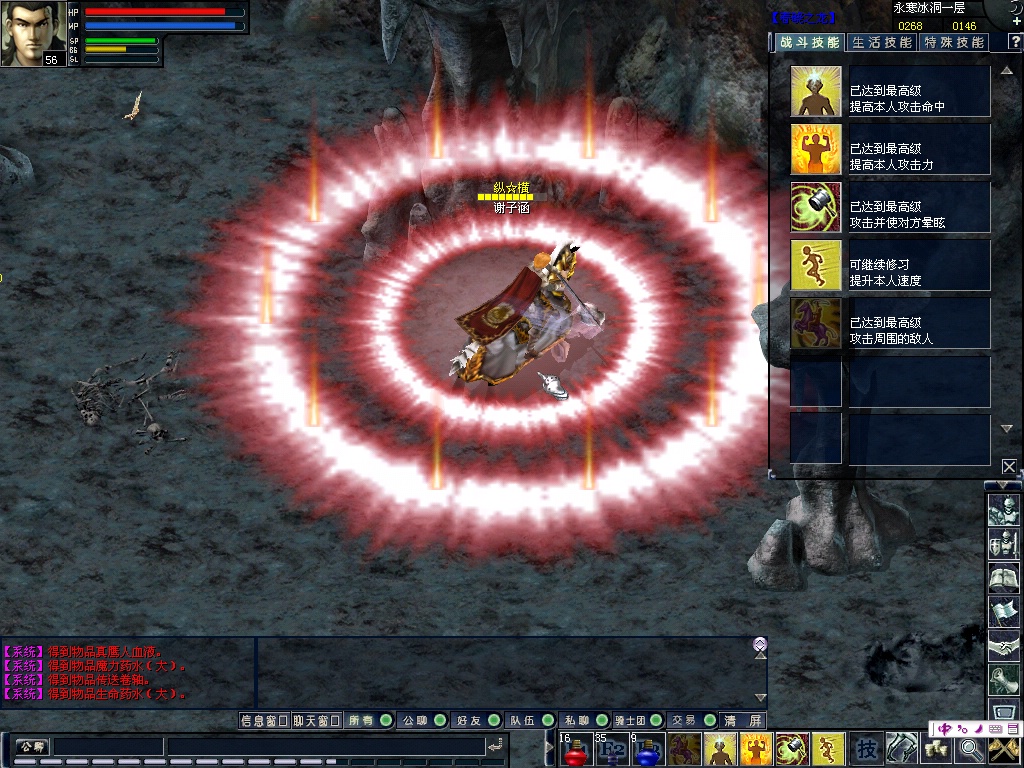Click the 清屏 clear screen button
The width and height of the screenshot is (1024, 768).
[x=743, y=720]
